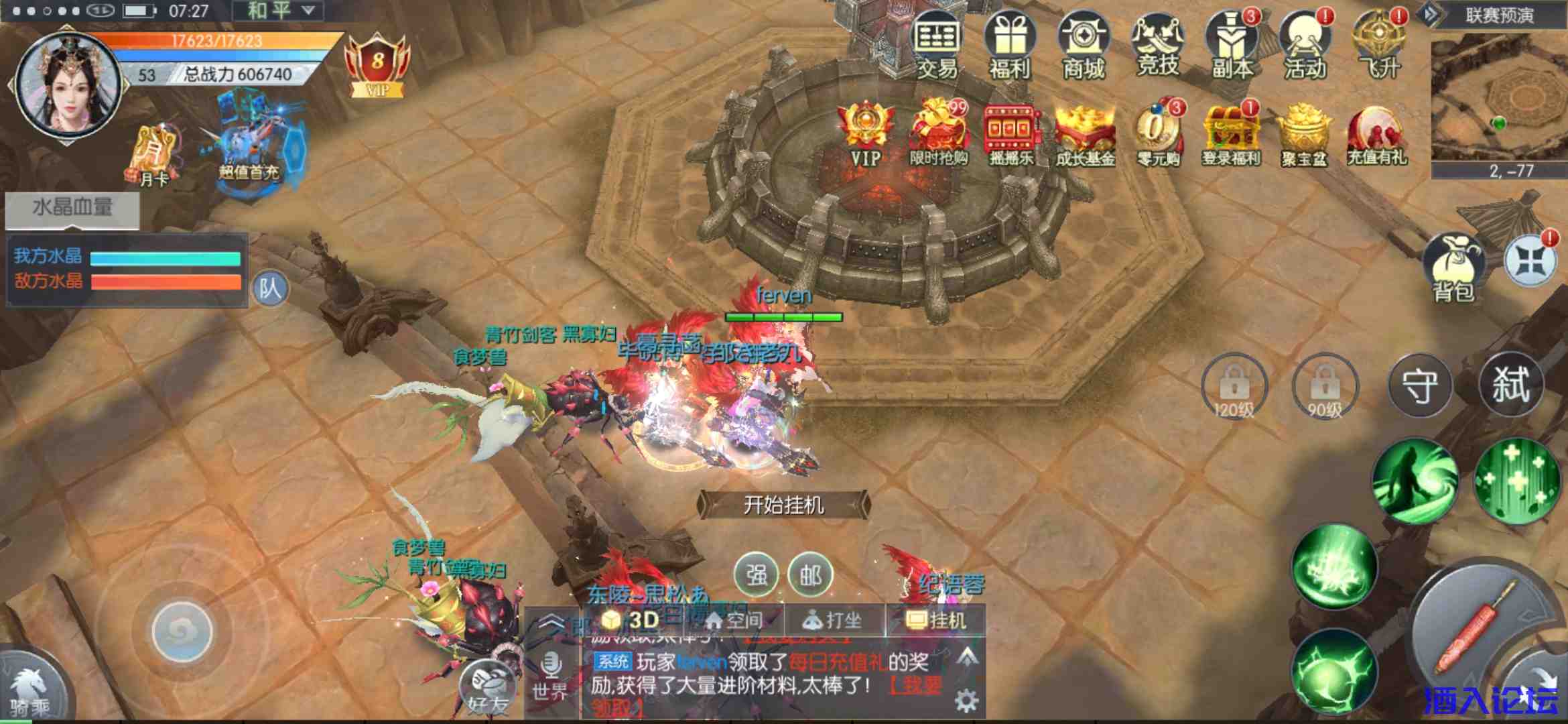
Task: Switch to 挂机 auto-battle tab
Action: point(938,620)
